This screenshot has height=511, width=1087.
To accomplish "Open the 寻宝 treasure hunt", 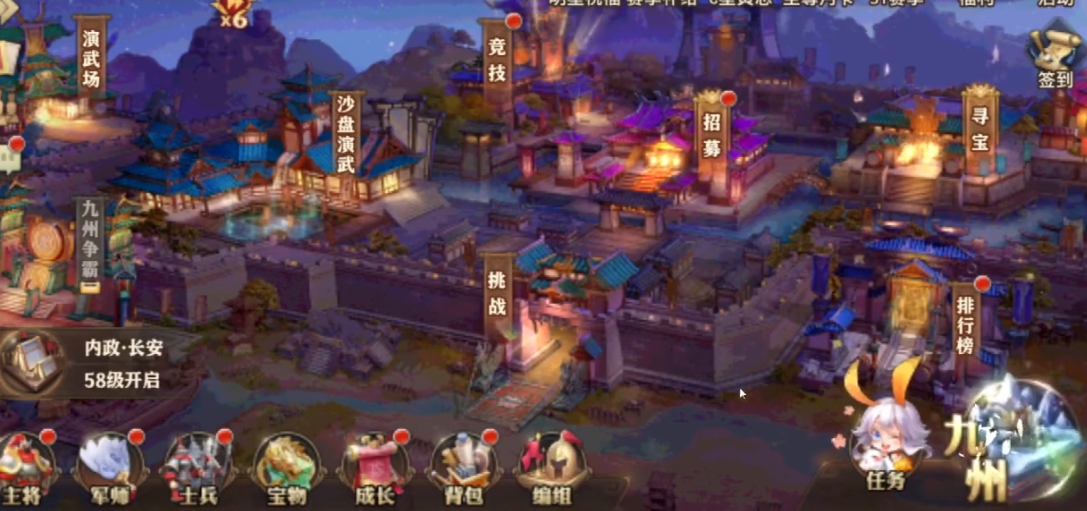I will (980, 126).
